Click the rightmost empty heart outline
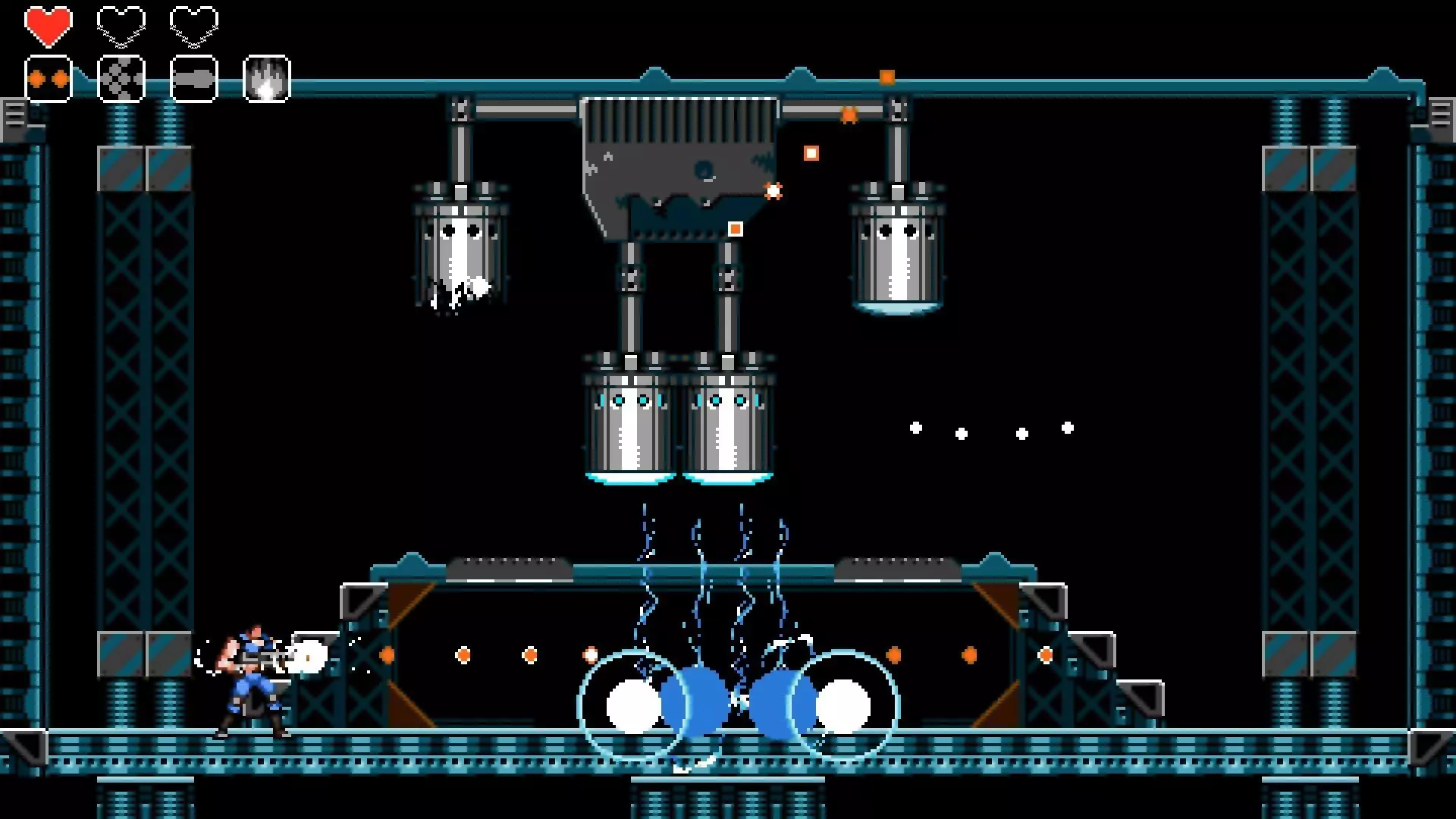1456x819 pixels. pyautogui.click(x=194, y=25)
